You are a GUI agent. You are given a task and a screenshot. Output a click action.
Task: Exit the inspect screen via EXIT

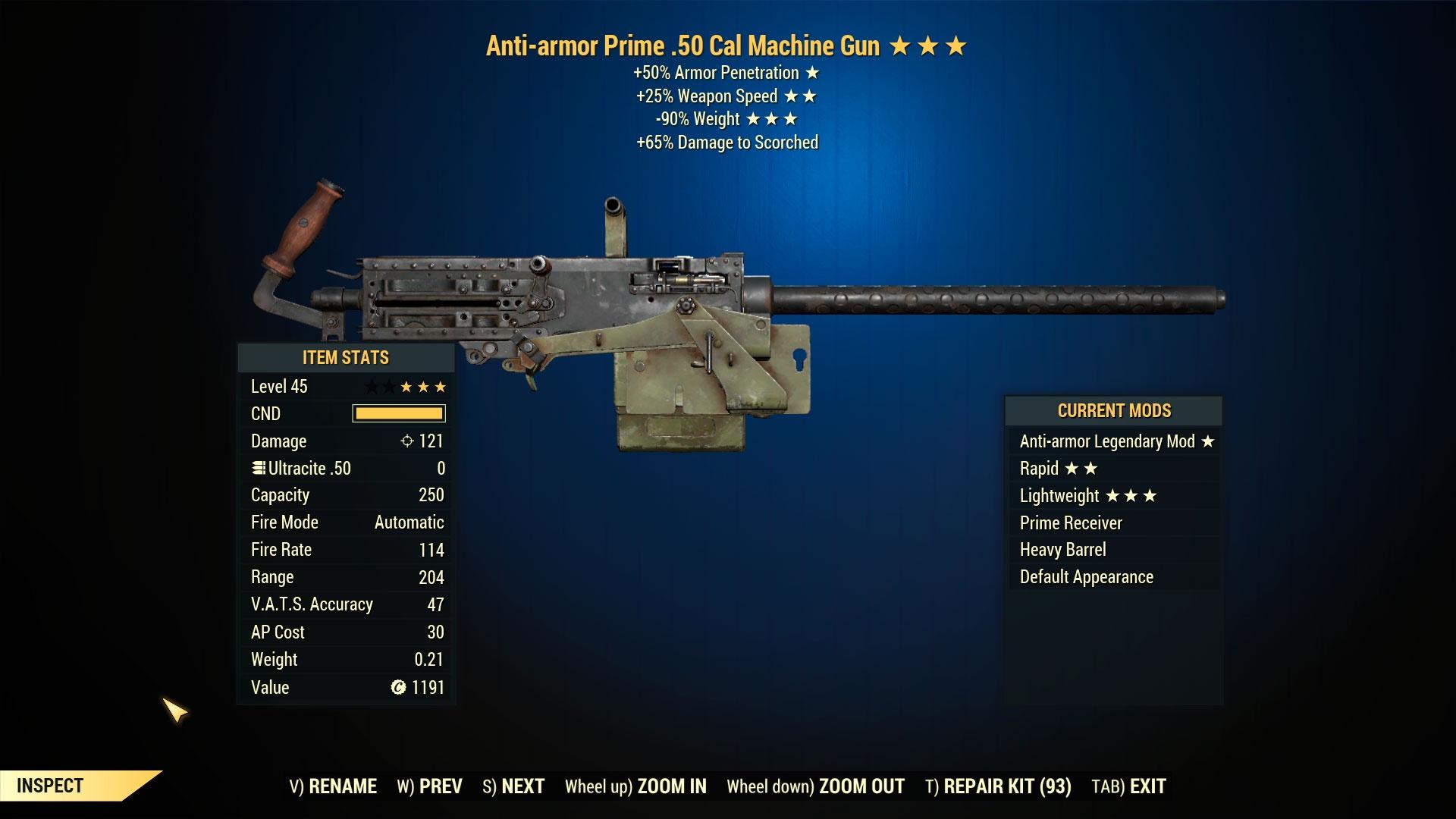click(x=1128, y=786)
